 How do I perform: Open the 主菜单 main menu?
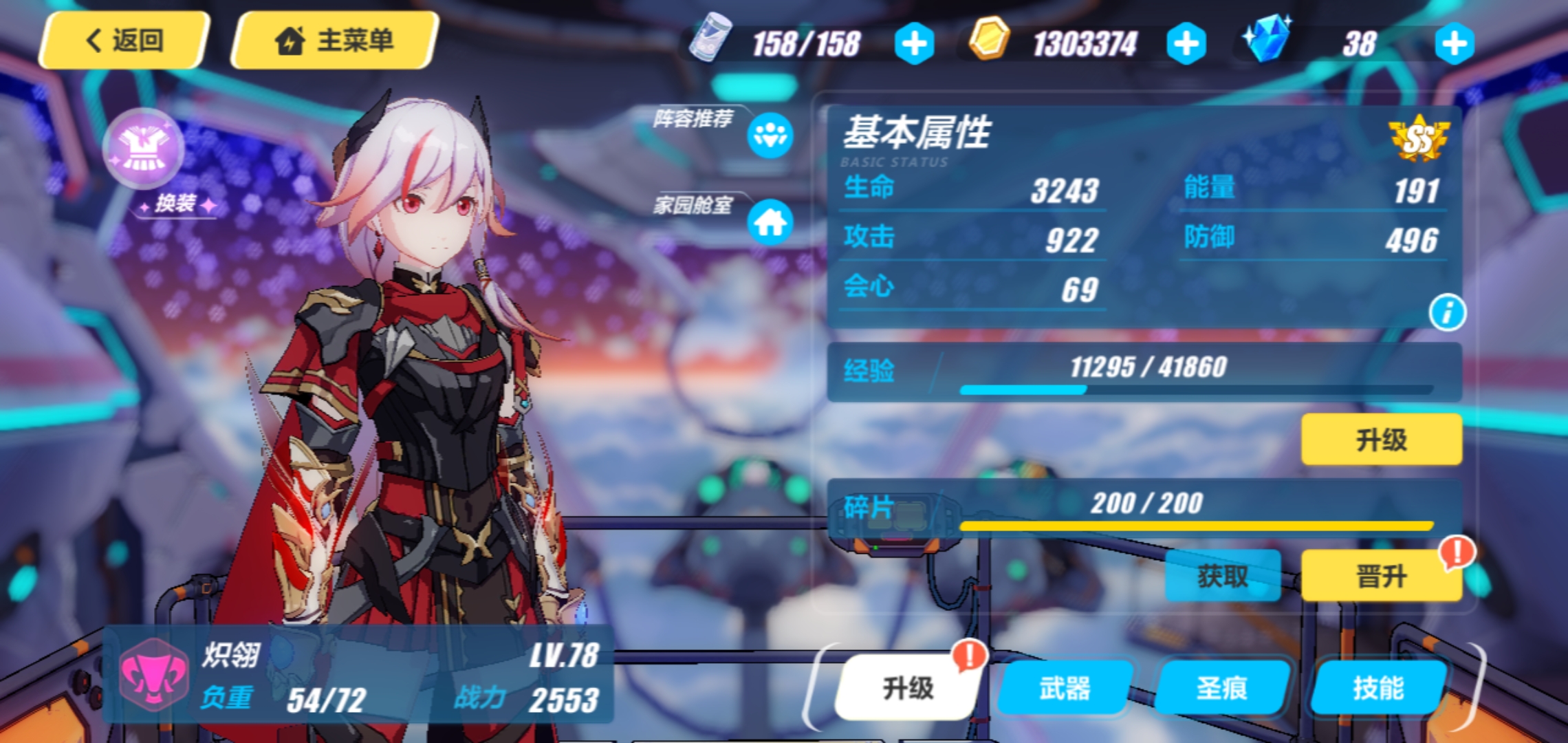click(335, 39)
